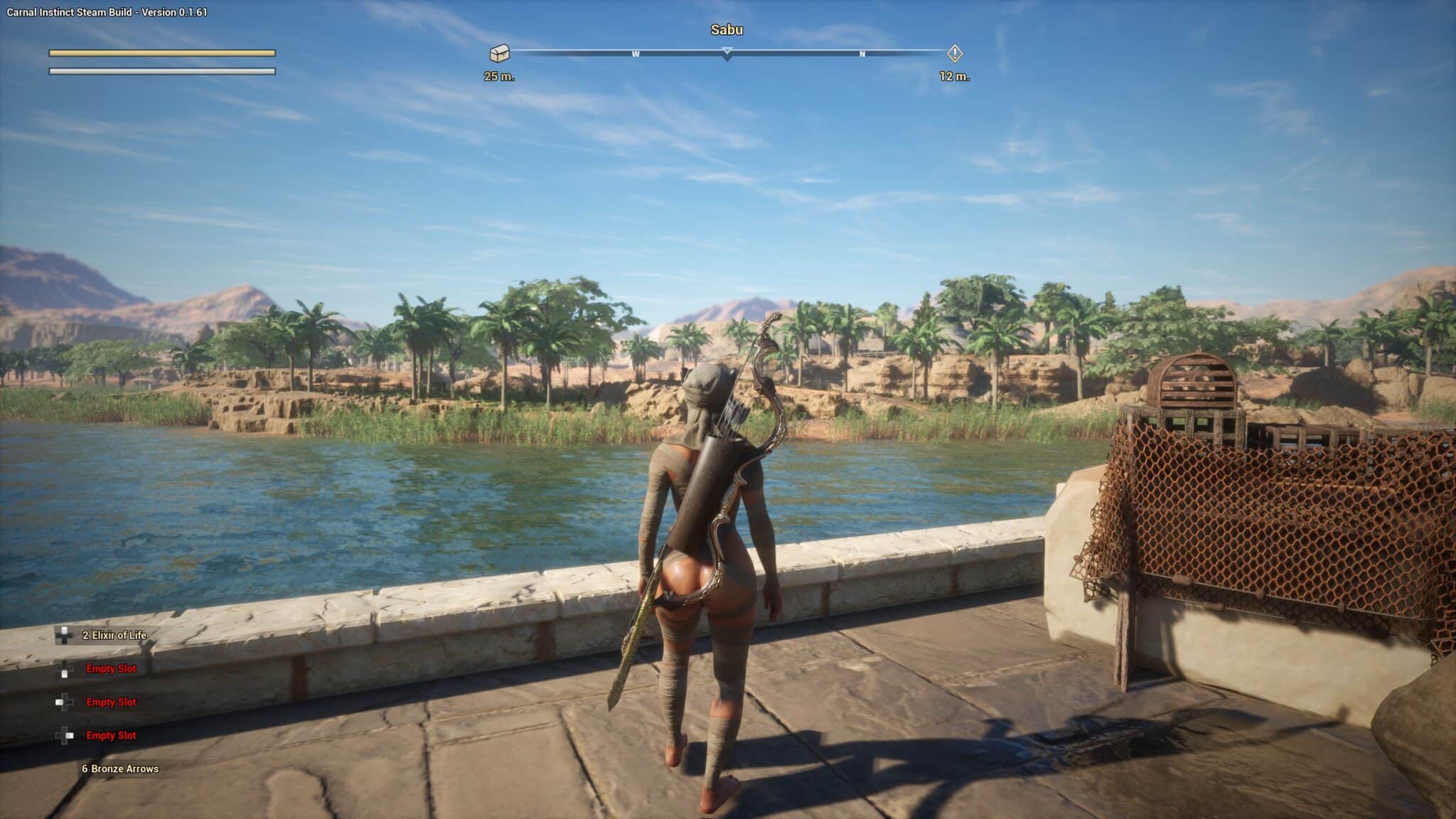Click the treasure chest waypoint icon on compass

(500, 52)
